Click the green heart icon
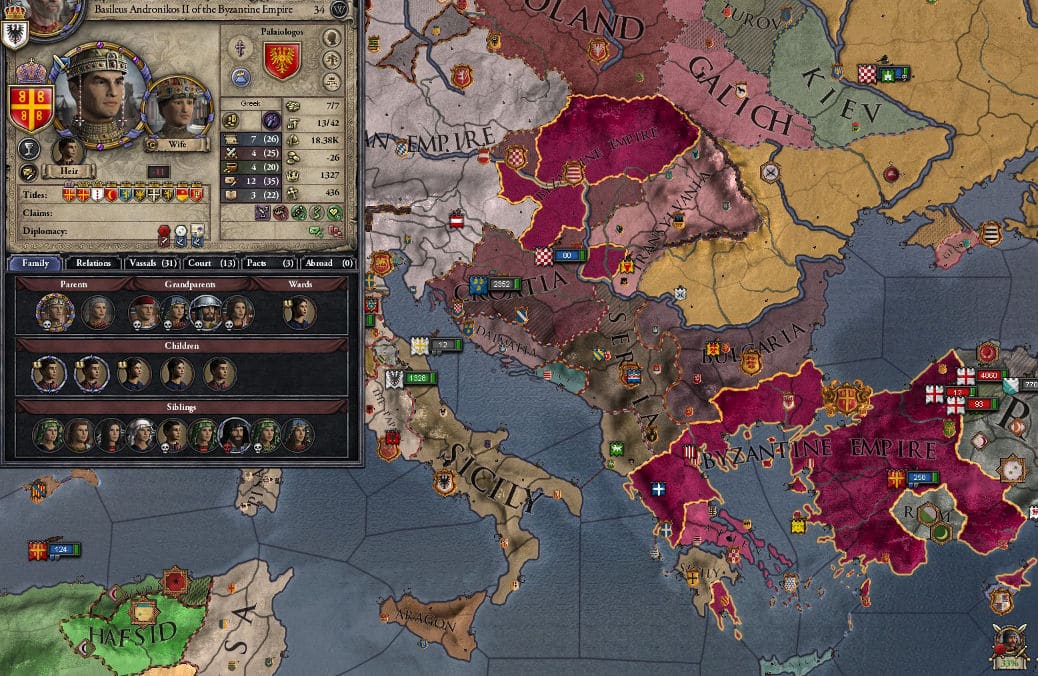 (x=333, y=212)
